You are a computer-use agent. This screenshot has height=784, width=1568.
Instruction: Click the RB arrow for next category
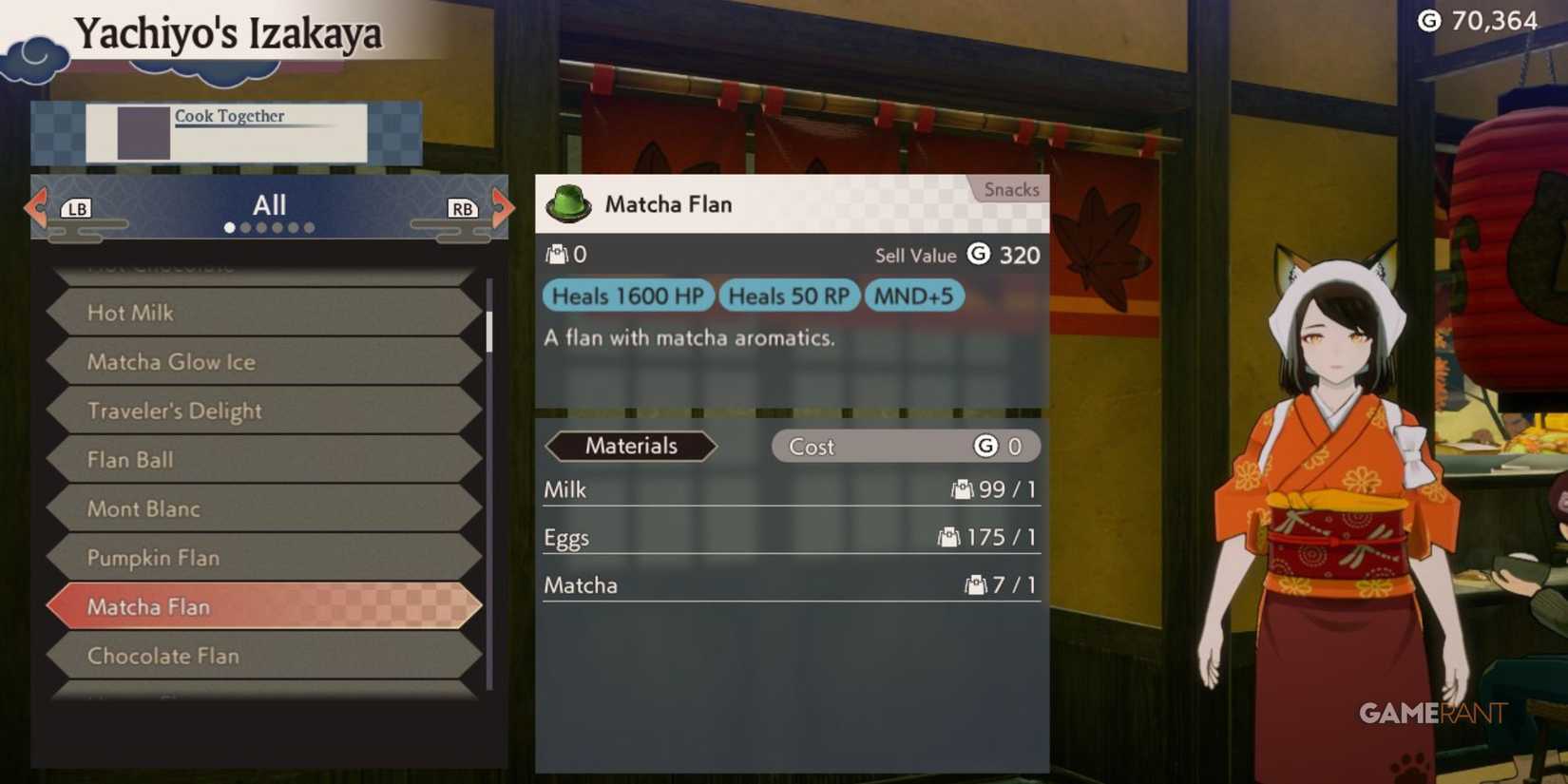point(462,208)
